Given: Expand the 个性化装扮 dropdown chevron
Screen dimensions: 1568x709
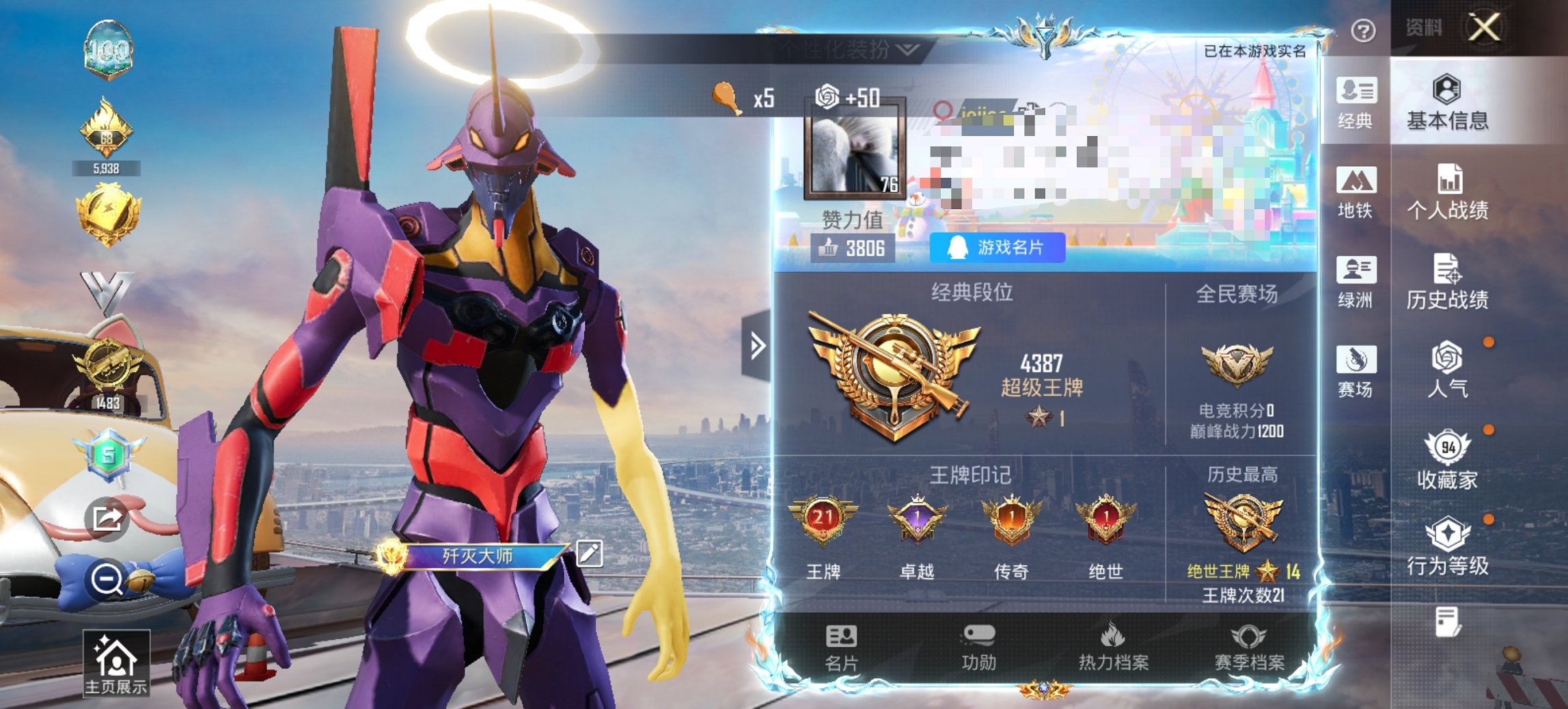Looking at the screenshot, I should pyautogui.click(x=905, y=50).
